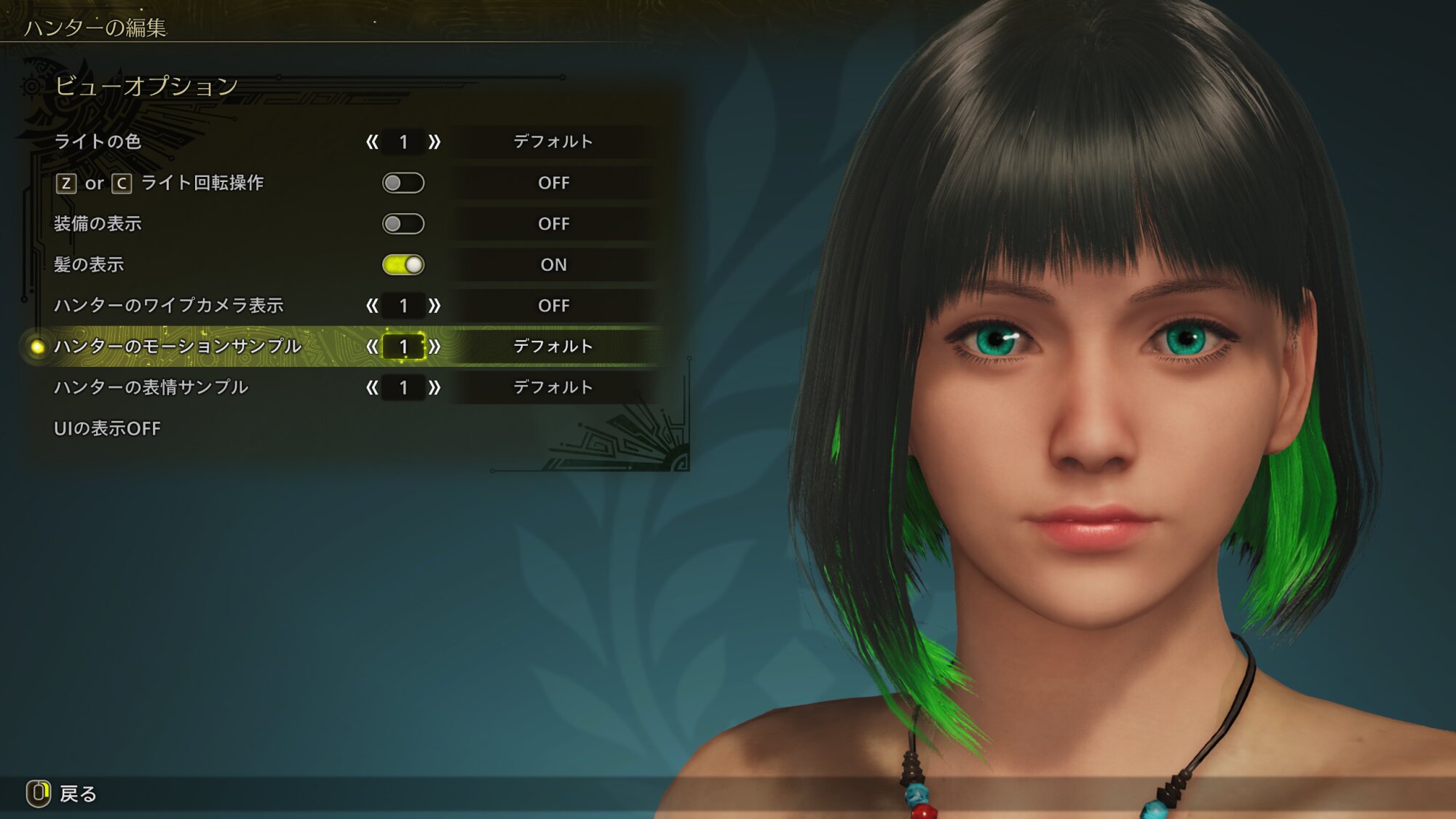Select the 髪の表示 row label
Viewport: 1456px width, 819px height.
point(89,265)
